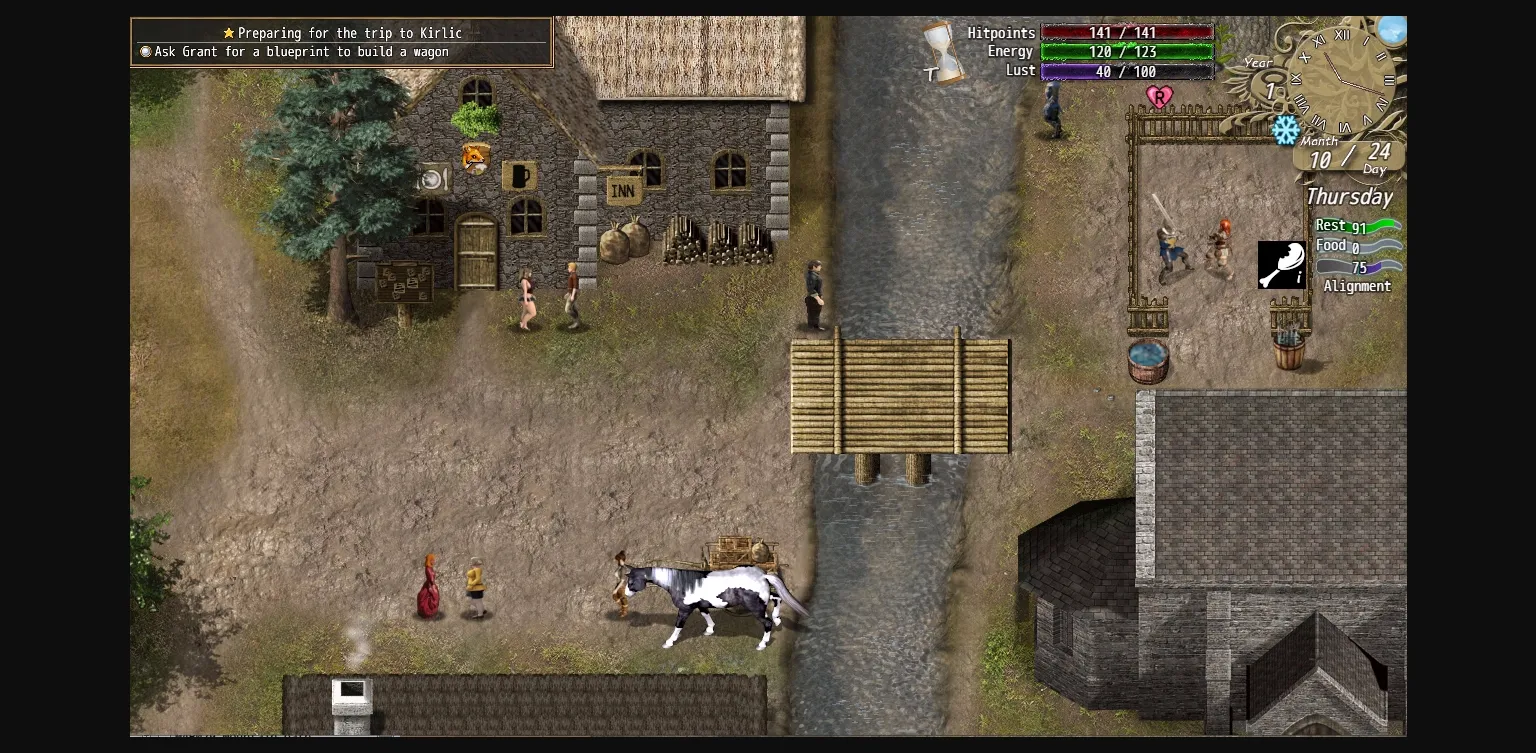Click the Alignment progress bar showing 75
This screenshot has height=753, width=1536.
click(1360, 267)
